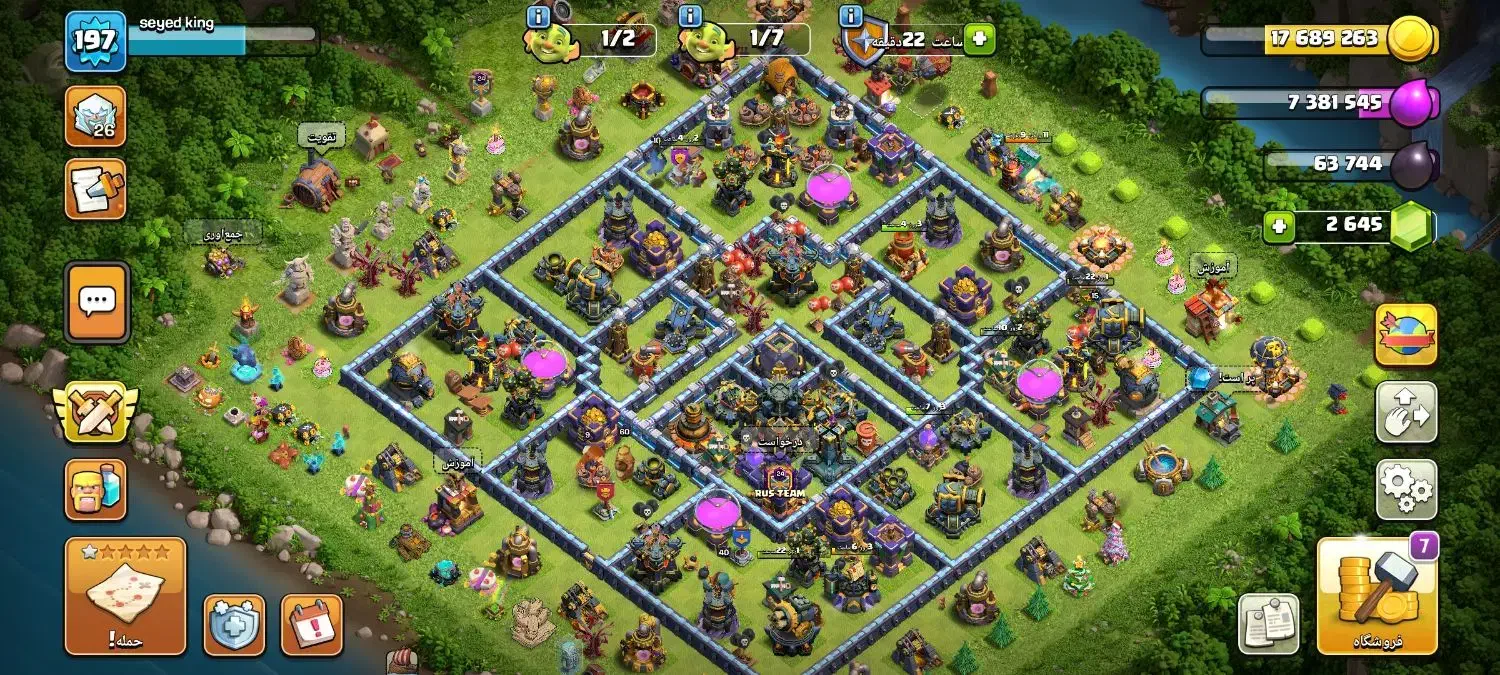
Task: Click the hand with arrows button
Action: click(x=1406, y=411)
